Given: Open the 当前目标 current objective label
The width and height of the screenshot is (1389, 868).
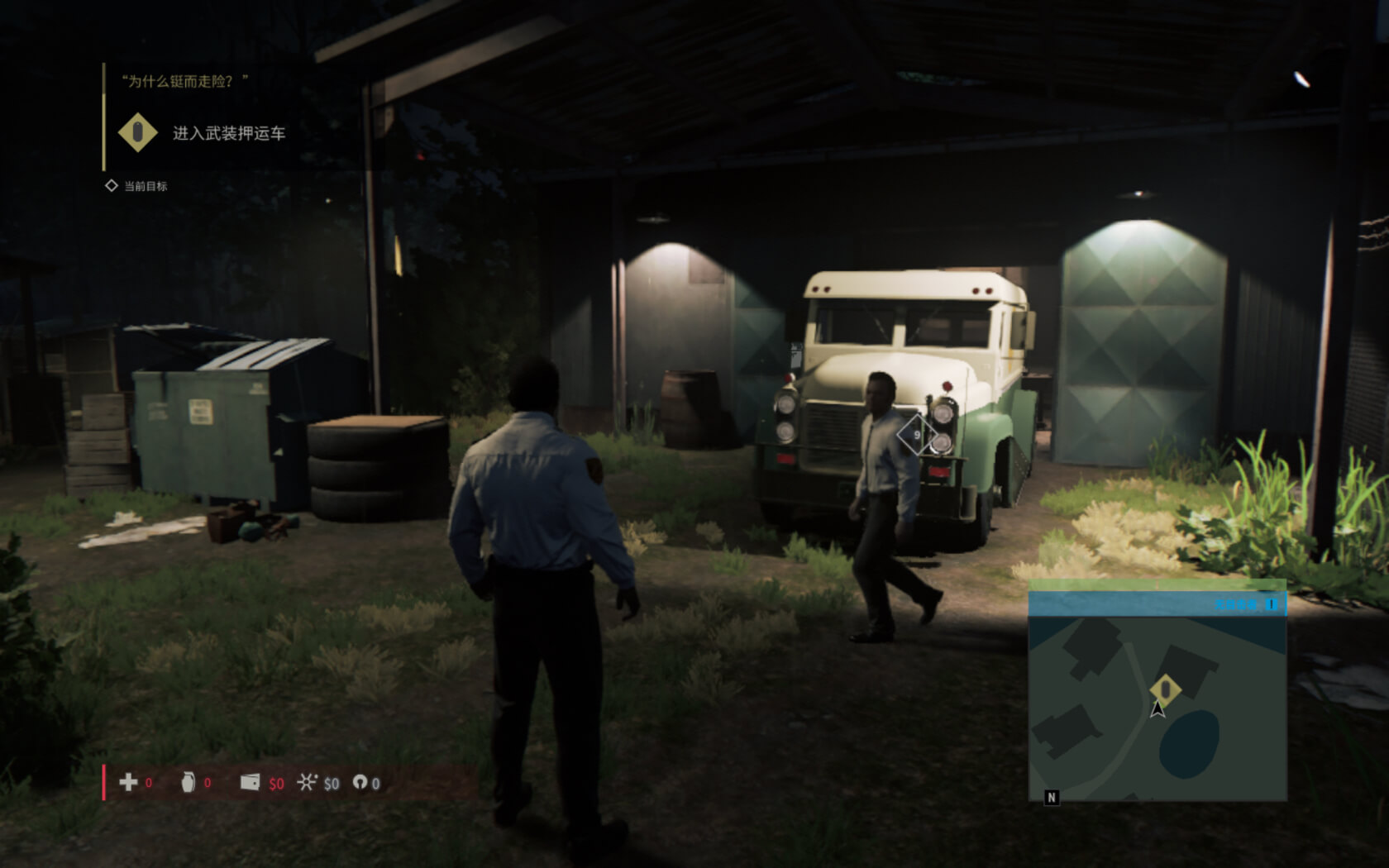Looking at the screenshot, I should coord(146,186).
